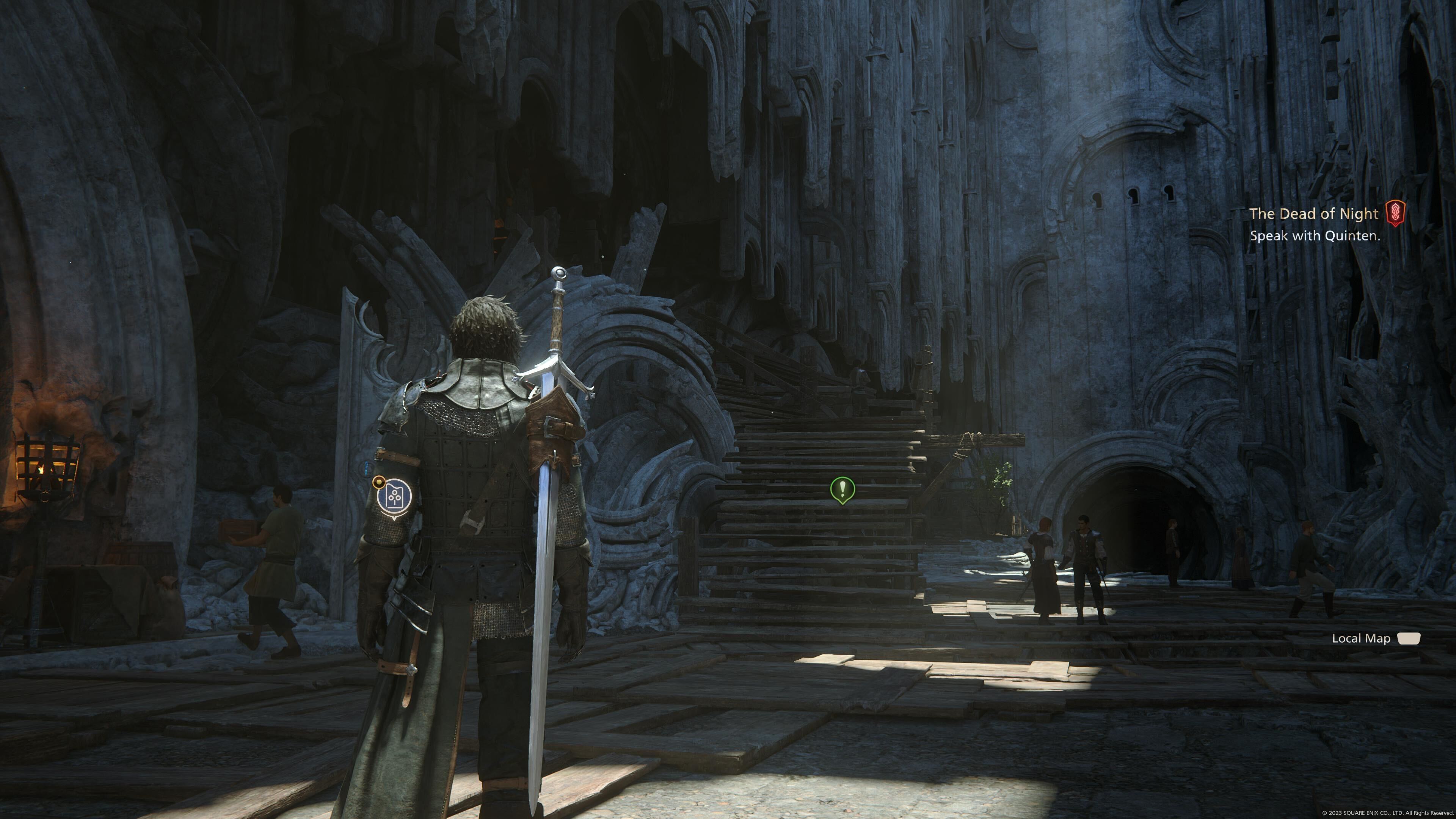Click the gold dot badge on the marker icon
The height and width of the screenshot is (819, 1456).
click(379, 482)
